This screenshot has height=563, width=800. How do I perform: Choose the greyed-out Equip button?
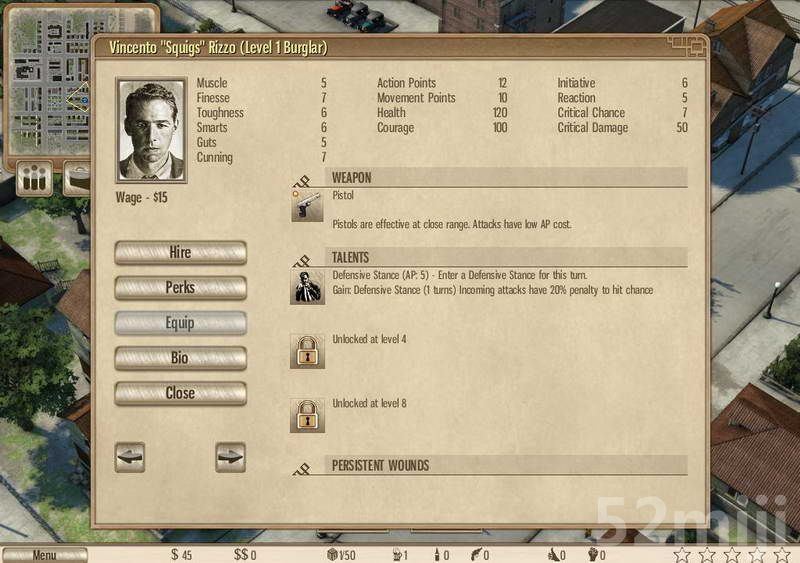180,323
